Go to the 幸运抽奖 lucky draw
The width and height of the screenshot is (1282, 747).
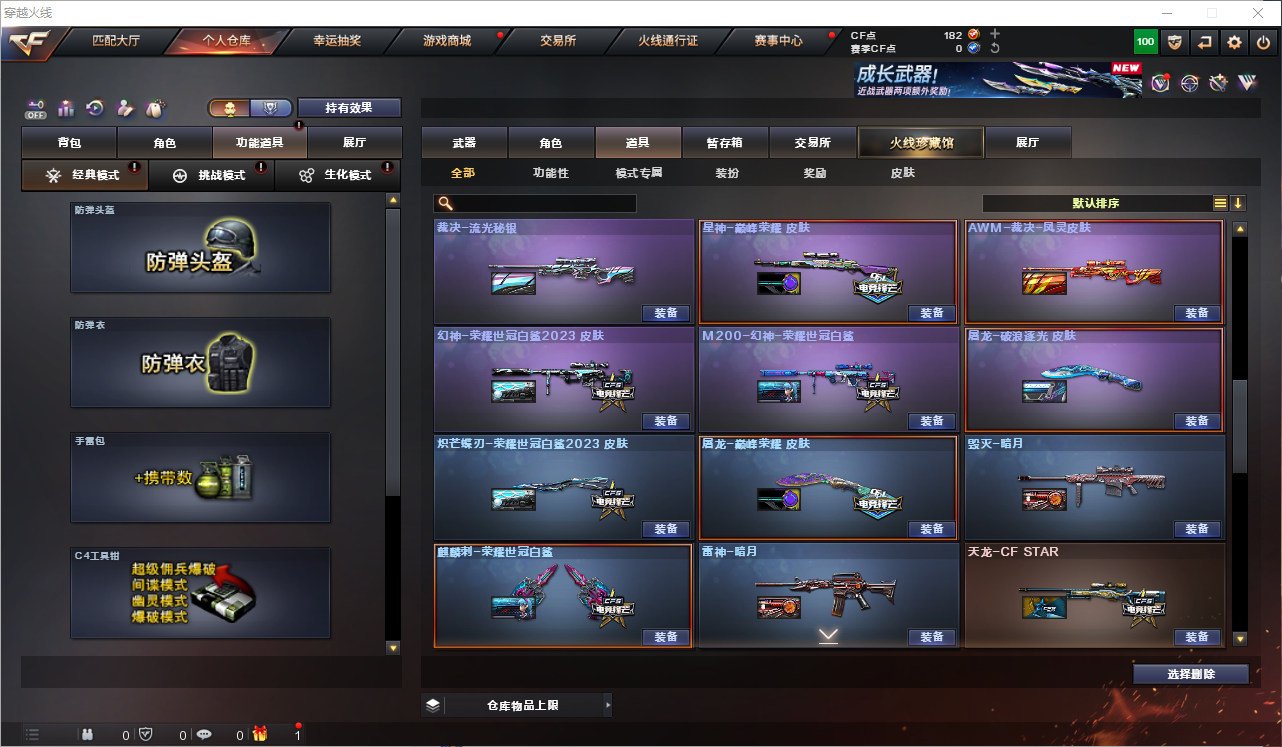tap(337, 41)
